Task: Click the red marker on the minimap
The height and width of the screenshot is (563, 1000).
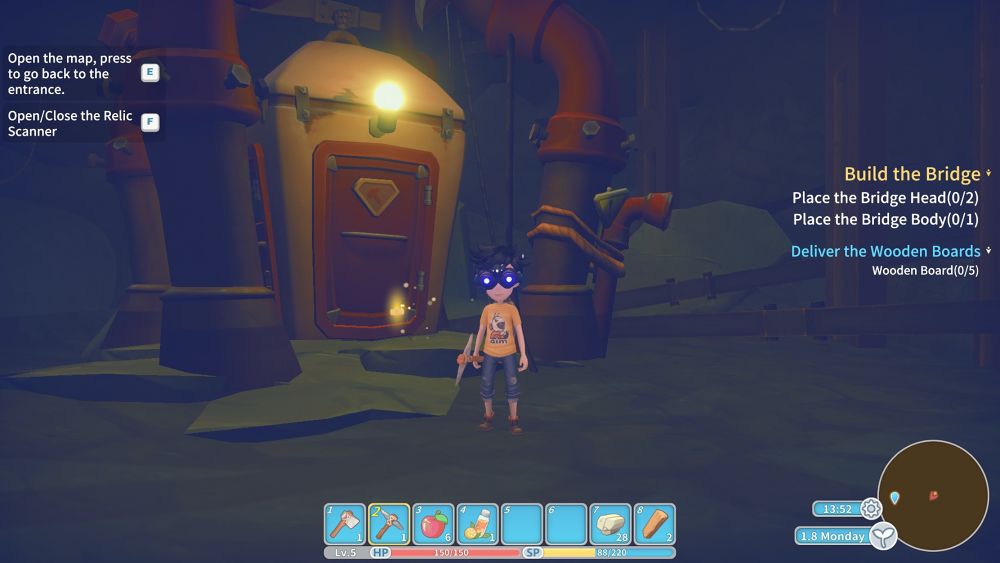Action: pyautogui.click(x=934, y=495)
